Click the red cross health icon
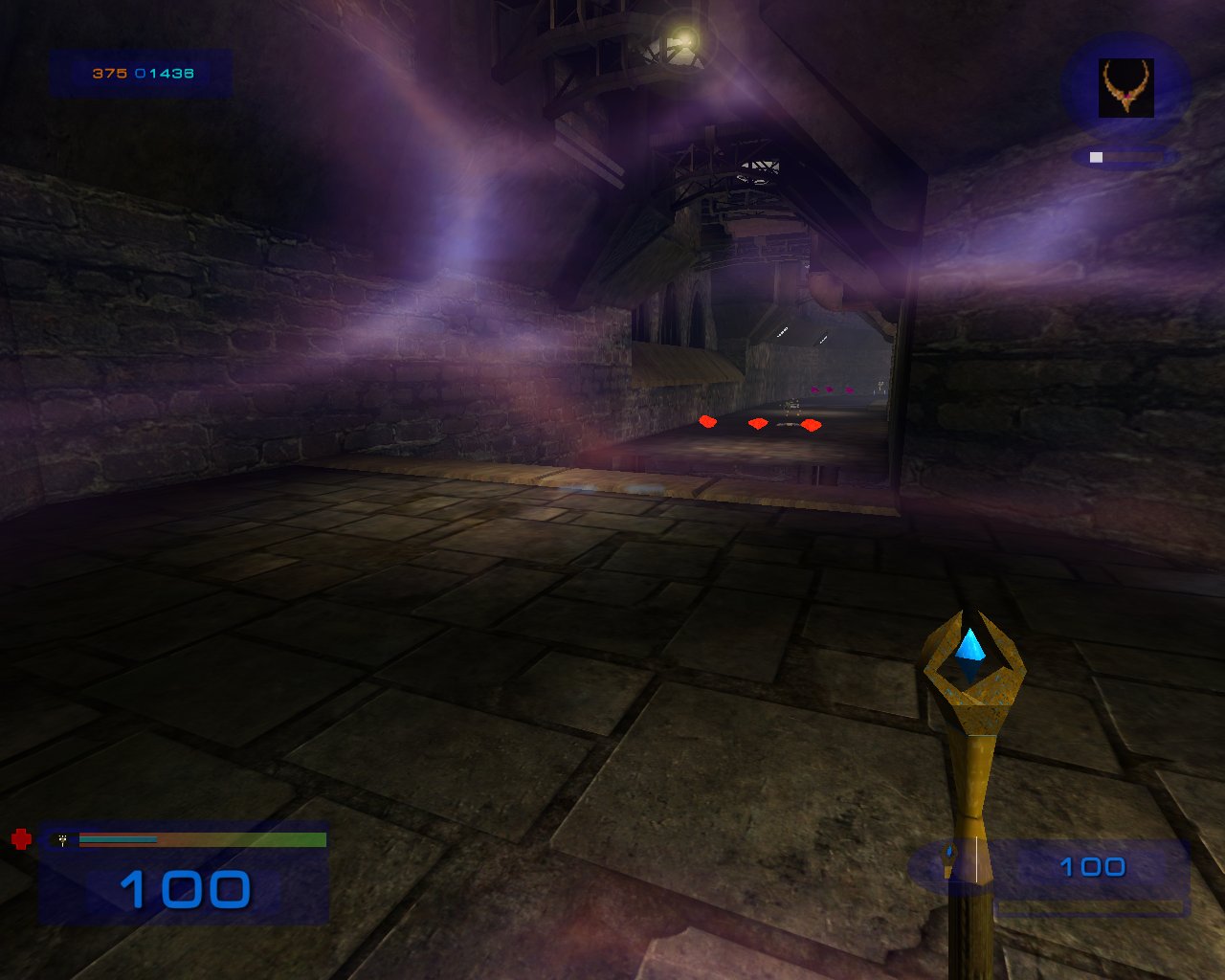1225x980 pixels. [x=21, y=839]
